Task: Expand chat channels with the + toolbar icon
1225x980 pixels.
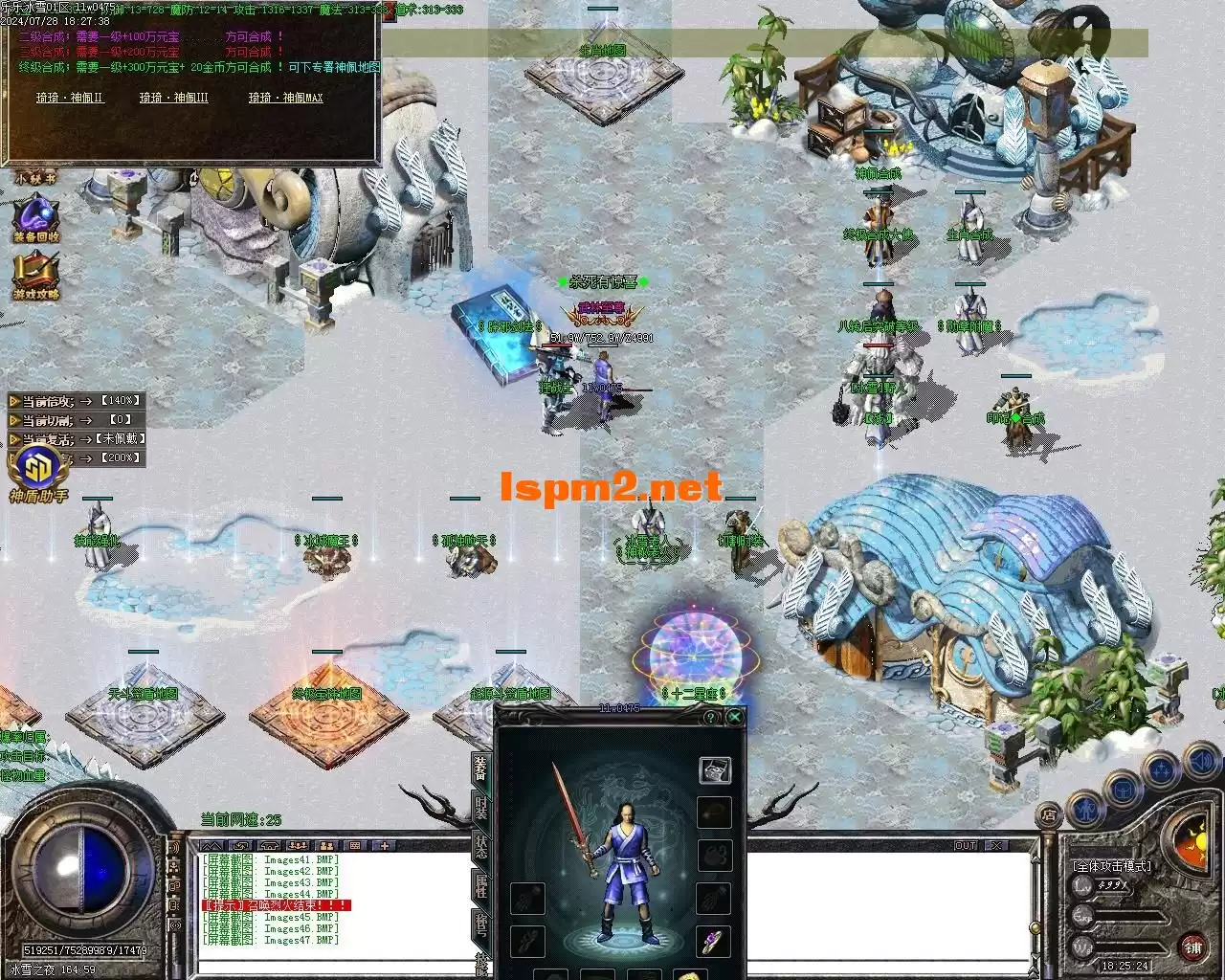Action: pyautogui.click(x=385, y=845)
